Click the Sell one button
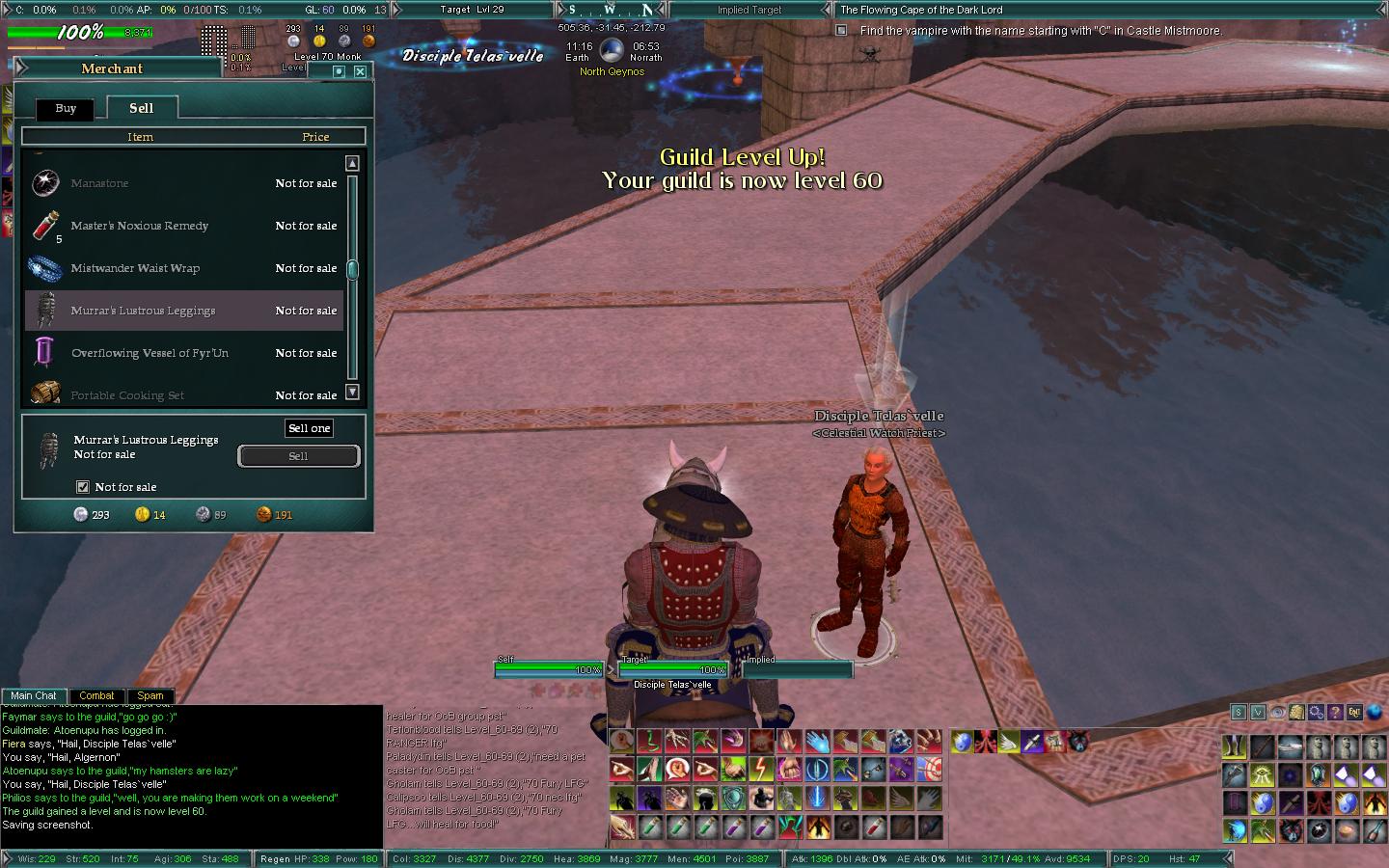1389x868 pixels. (x=309, y=428)
